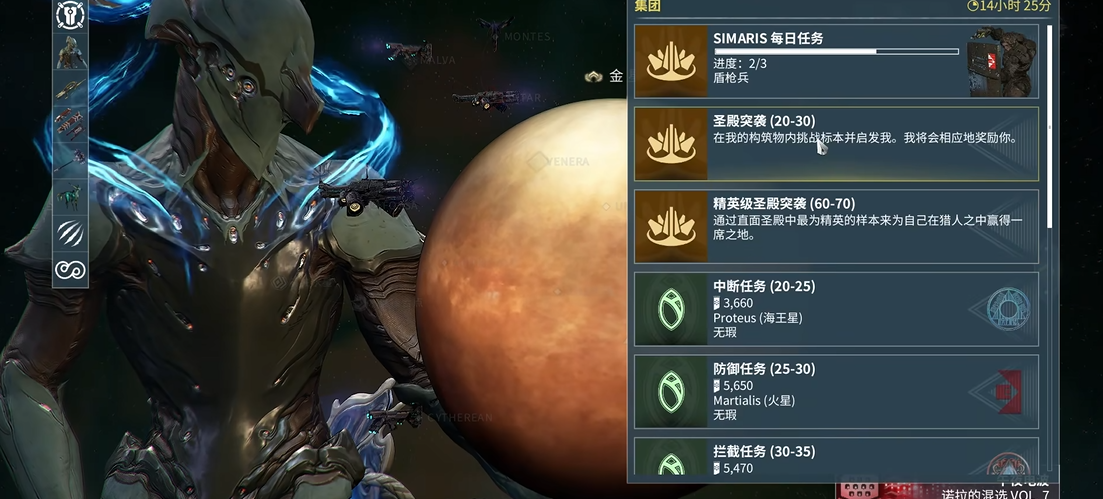Click the mission list scrollbar
The image size is (1103, 499).
pyautogui.click(x=1049, y=125)
